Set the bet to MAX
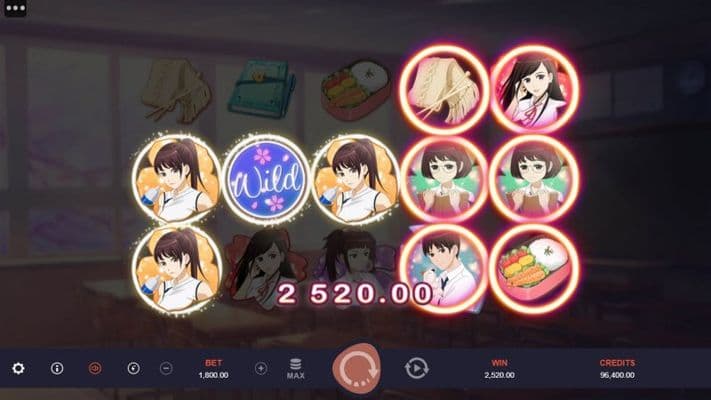The width and height of the screenshot is (711, 400). (x=295, y=369)
